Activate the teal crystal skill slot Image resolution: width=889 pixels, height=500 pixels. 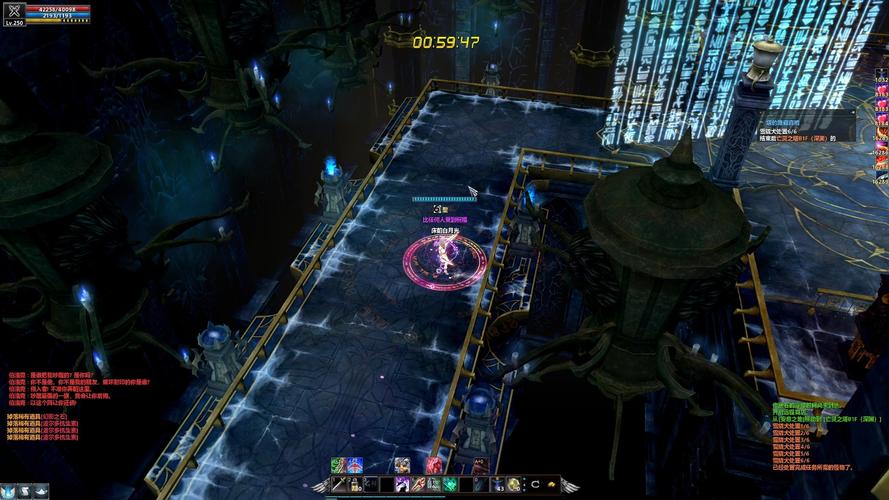[448, 484]
